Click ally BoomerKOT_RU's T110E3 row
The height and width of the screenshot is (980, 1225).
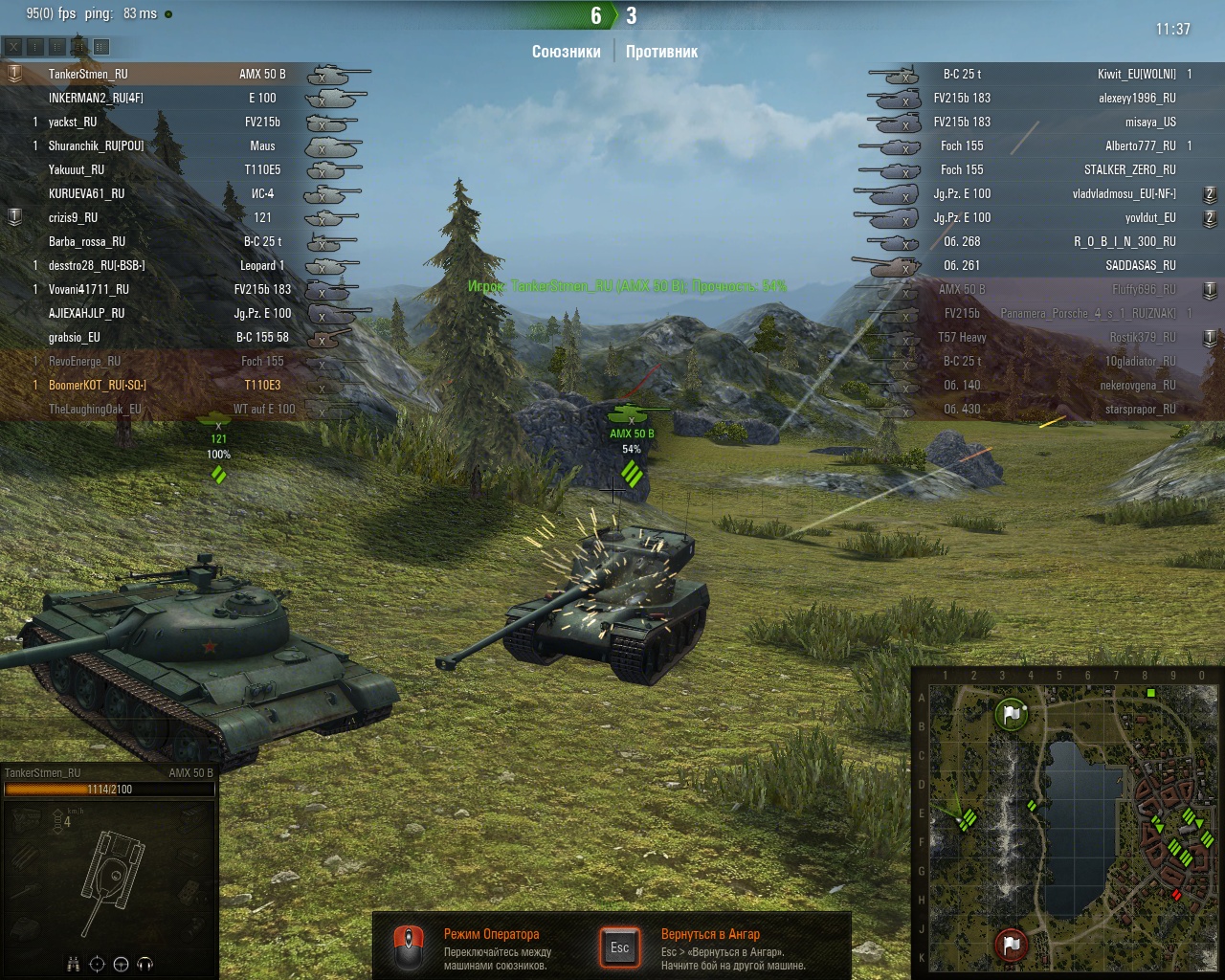[x=98, y=385]
